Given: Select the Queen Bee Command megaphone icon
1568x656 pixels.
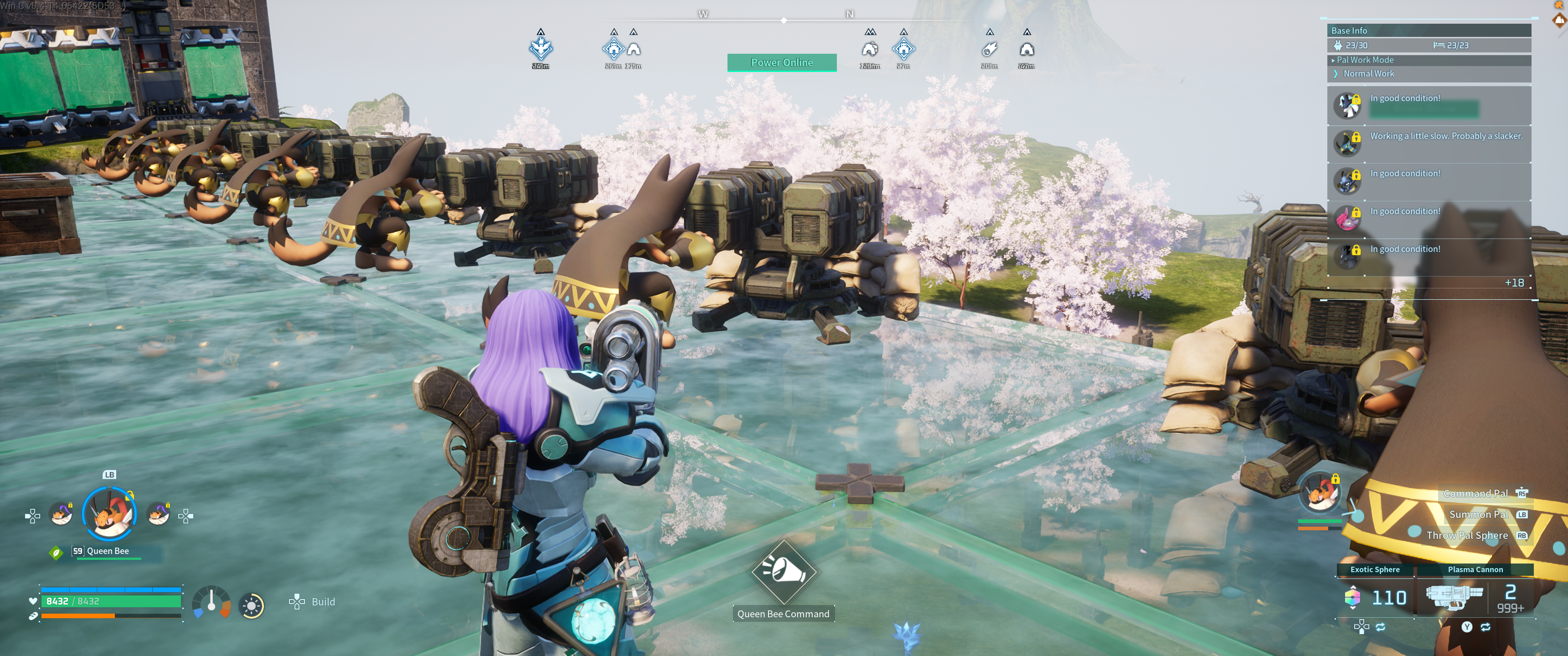Looking at the screenshot, I should click(784, 570).
